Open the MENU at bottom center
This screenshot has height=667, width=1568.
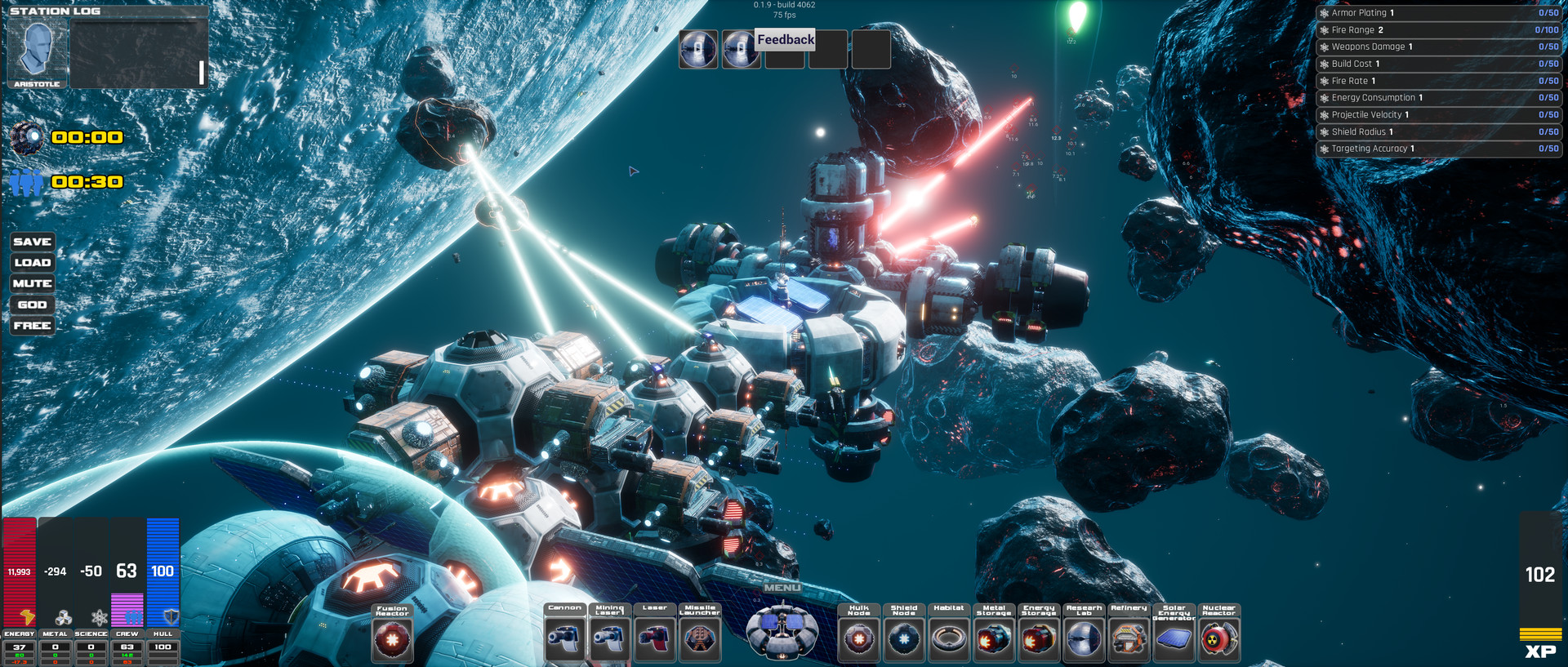782,587
